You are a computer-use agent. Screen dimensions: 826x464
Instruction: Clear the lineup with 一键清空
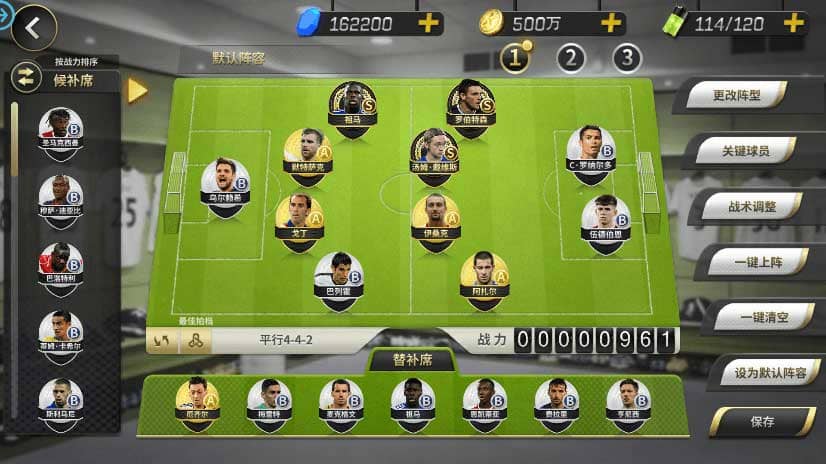(762, 317)
